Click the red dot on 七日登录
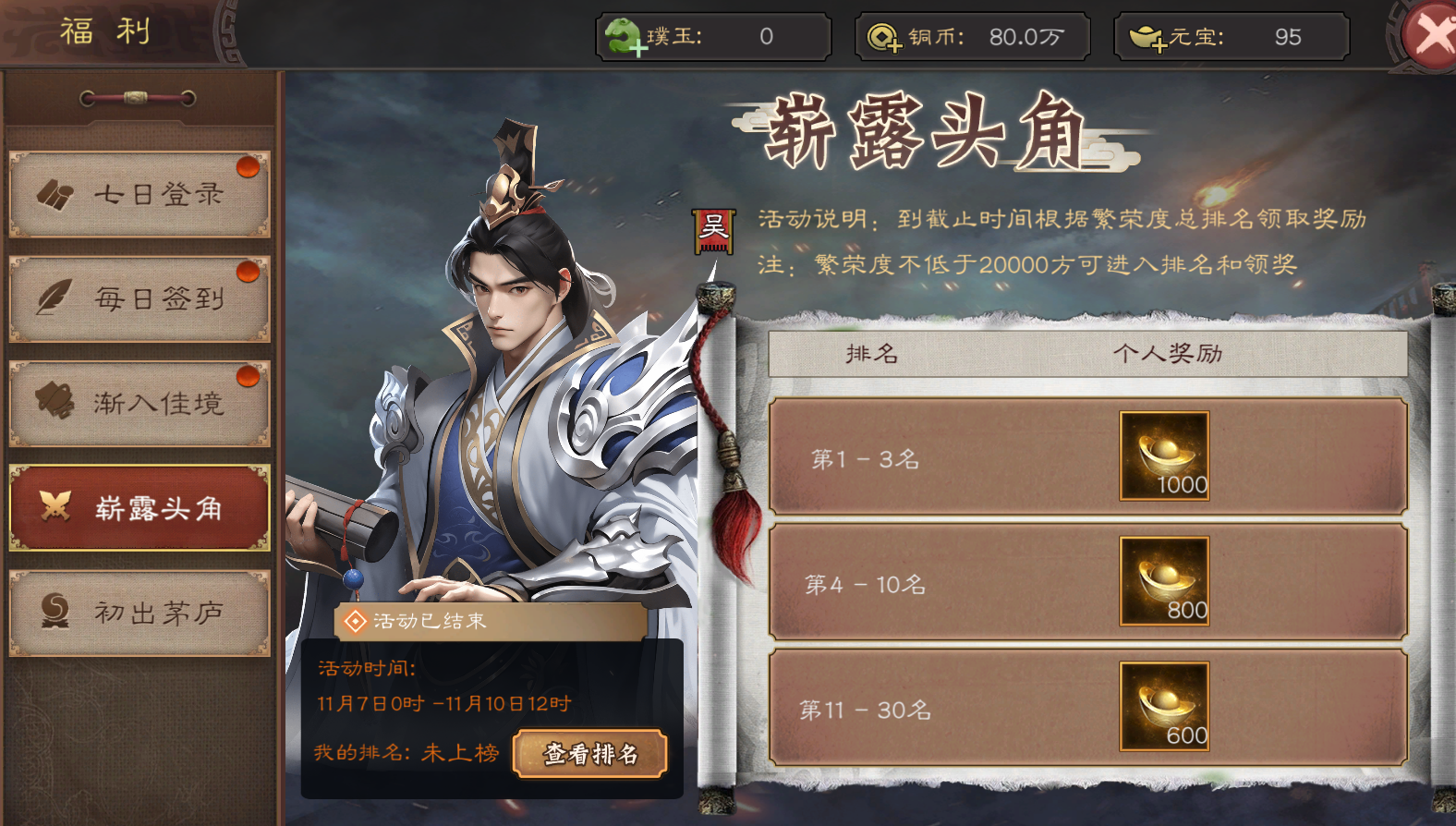Image resolution: width=1456 pixels, height=826 pixels. pos(246,169)
